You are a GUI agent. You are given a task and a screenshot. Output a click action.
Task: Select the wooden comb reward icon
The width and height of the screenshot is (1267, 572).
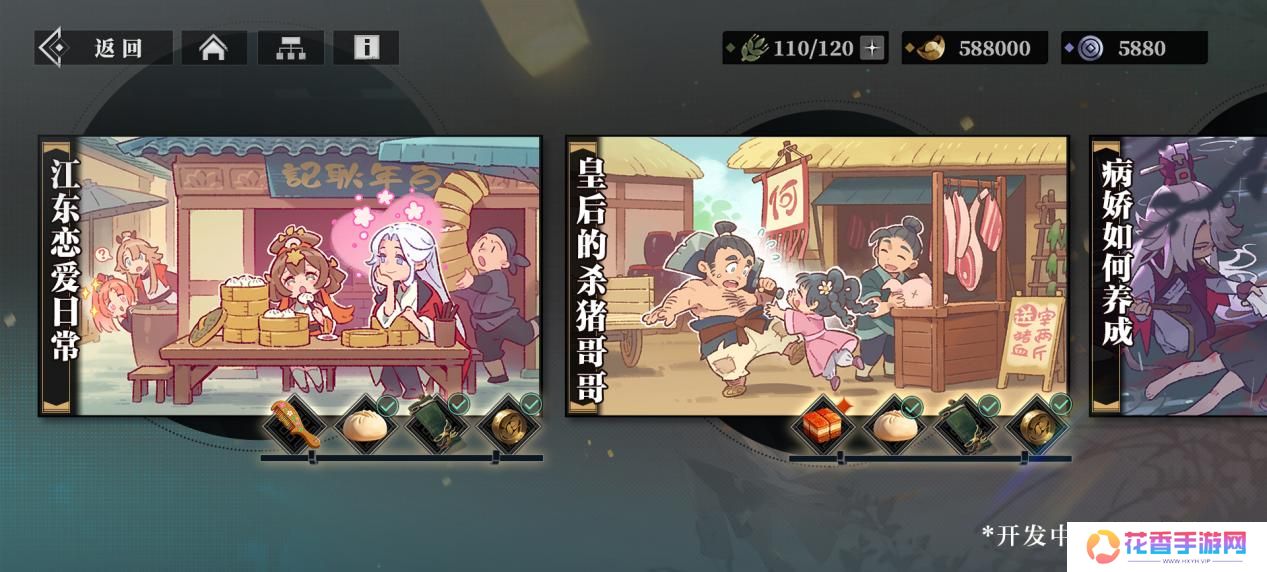tap(295, 426)
